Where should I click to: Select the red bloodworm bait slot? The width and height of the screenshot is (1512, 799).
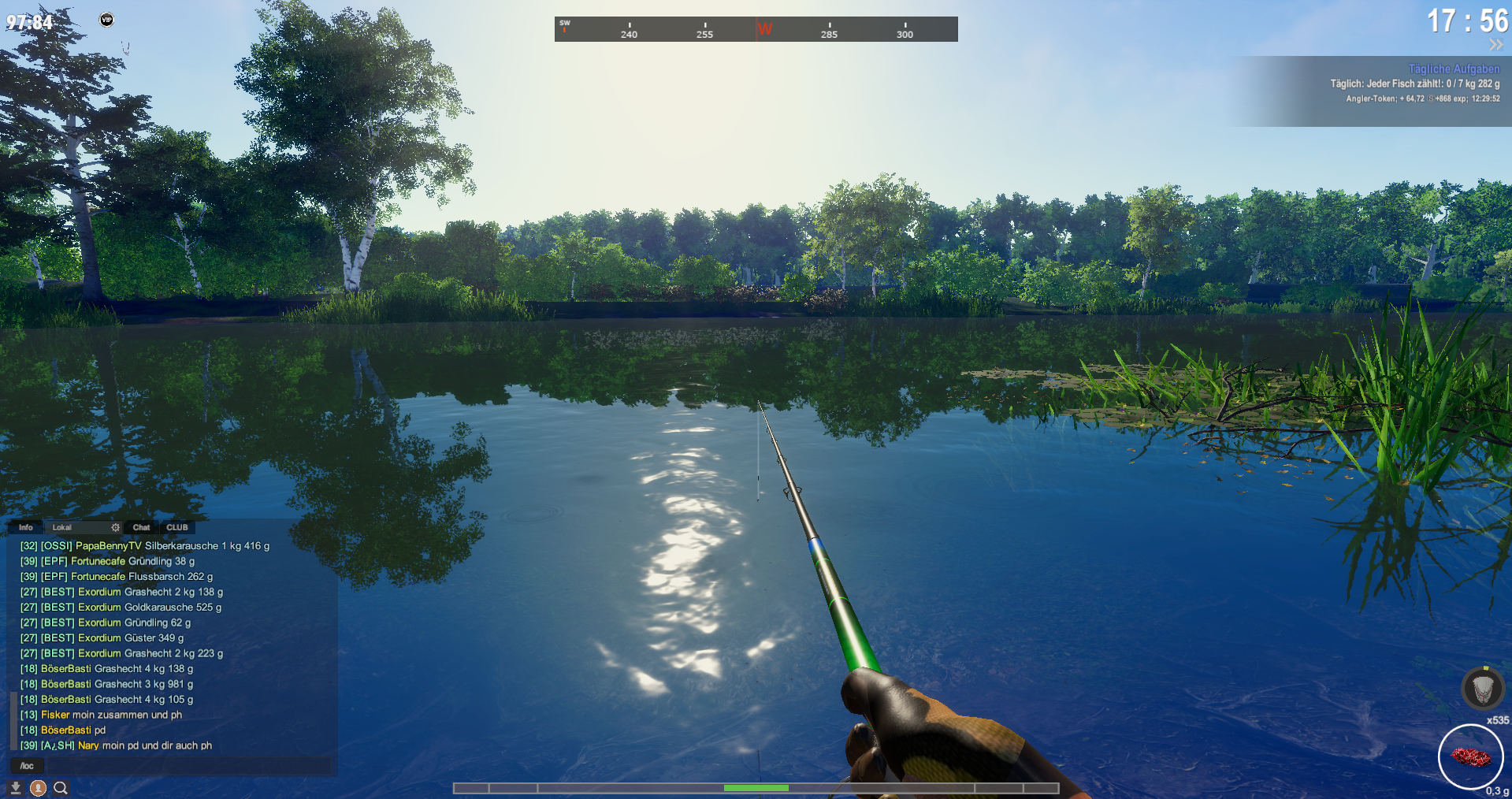coord(1470,756)
